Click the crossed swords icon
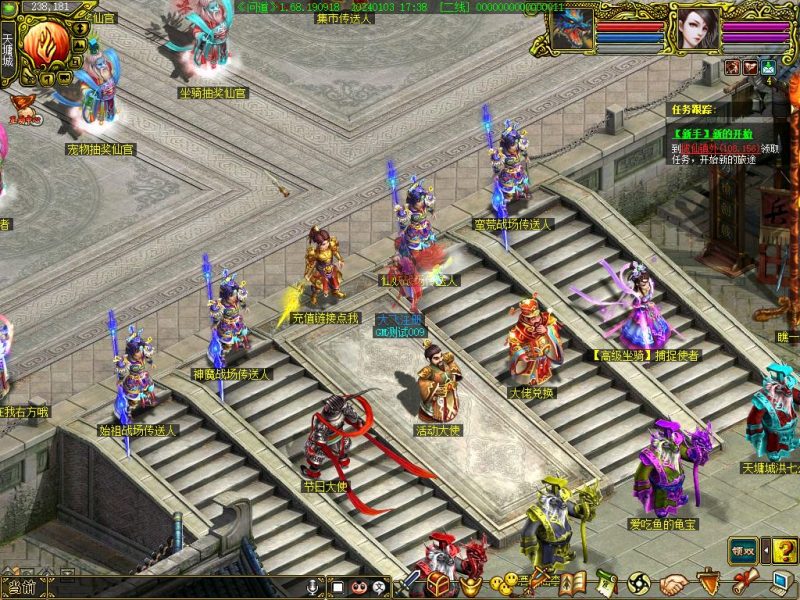This screenshot has width=800, height=600. point(411,584)
